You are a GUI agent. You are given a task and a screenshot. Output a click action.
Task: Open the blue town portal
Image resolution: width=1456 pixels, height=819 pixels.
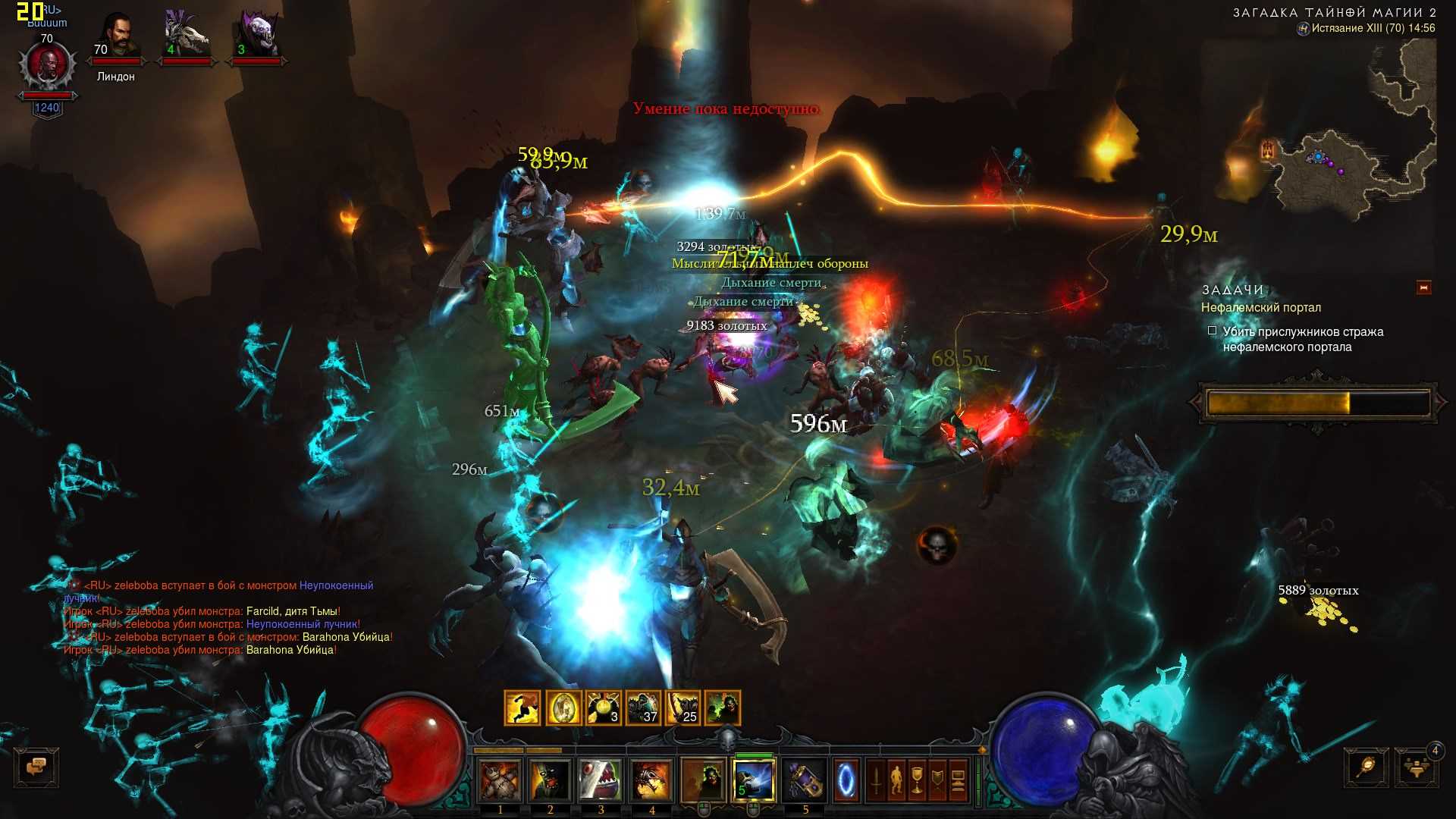coord(846,780)
